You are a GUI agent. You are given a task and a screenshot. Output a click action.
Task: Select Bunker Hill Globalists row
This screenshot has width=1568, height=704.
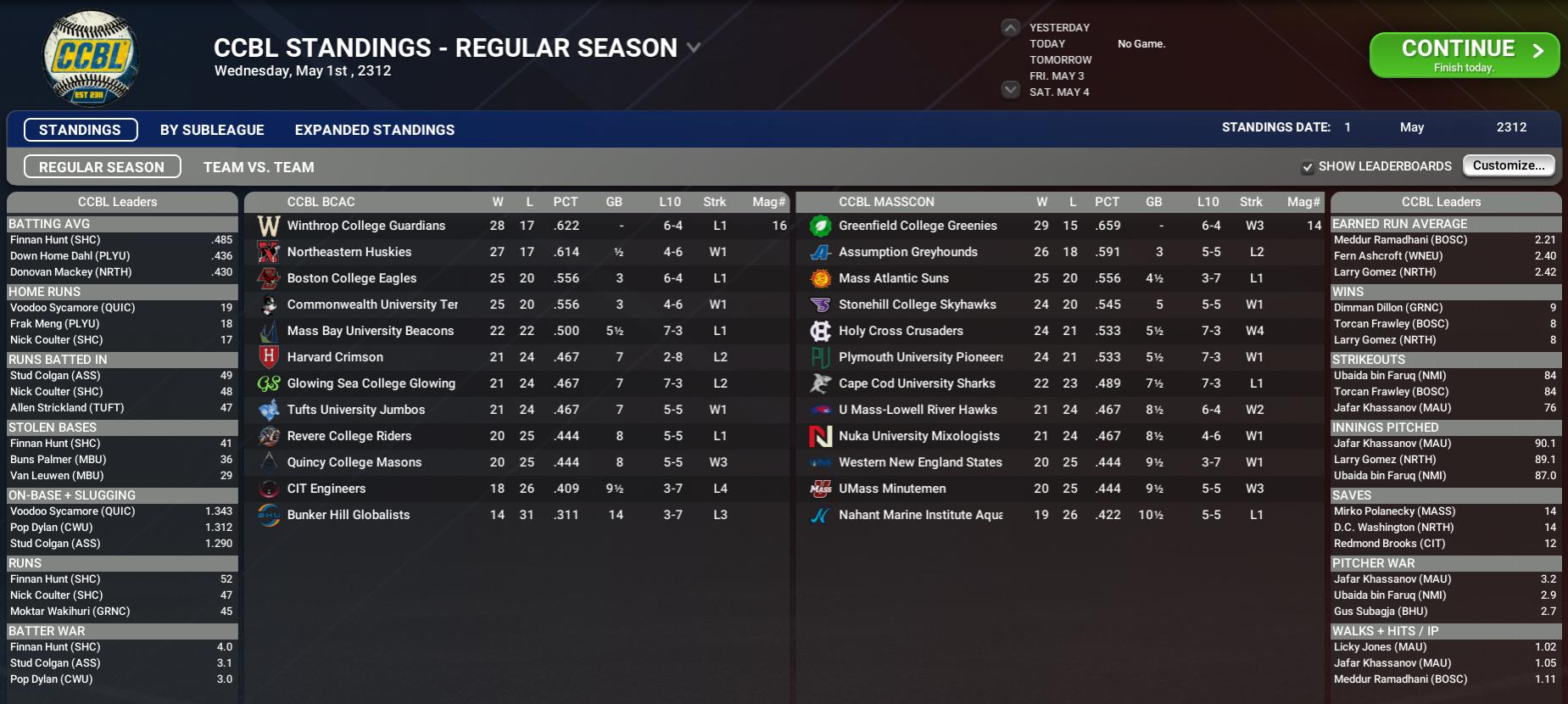point(348,515)
